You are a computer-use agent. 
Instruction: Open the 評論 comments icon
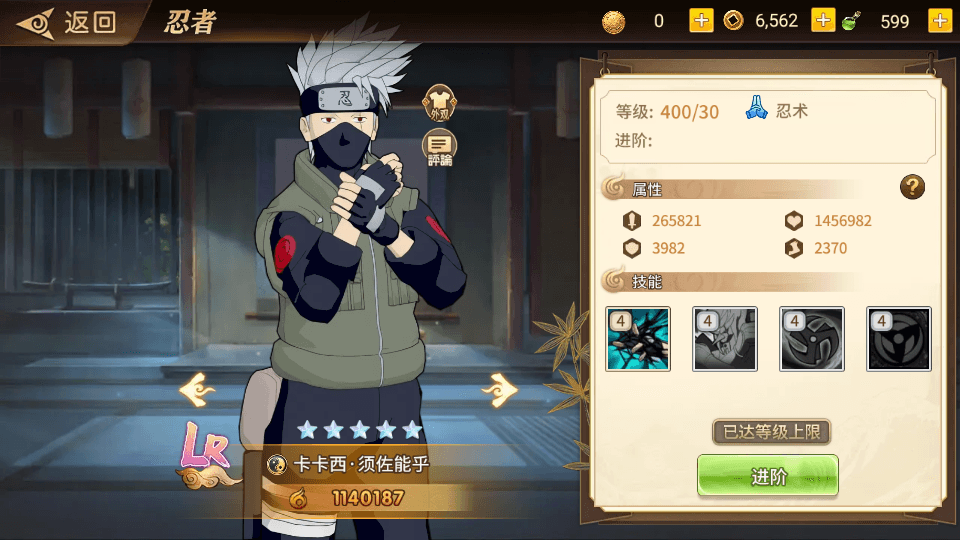click(439, 149)
